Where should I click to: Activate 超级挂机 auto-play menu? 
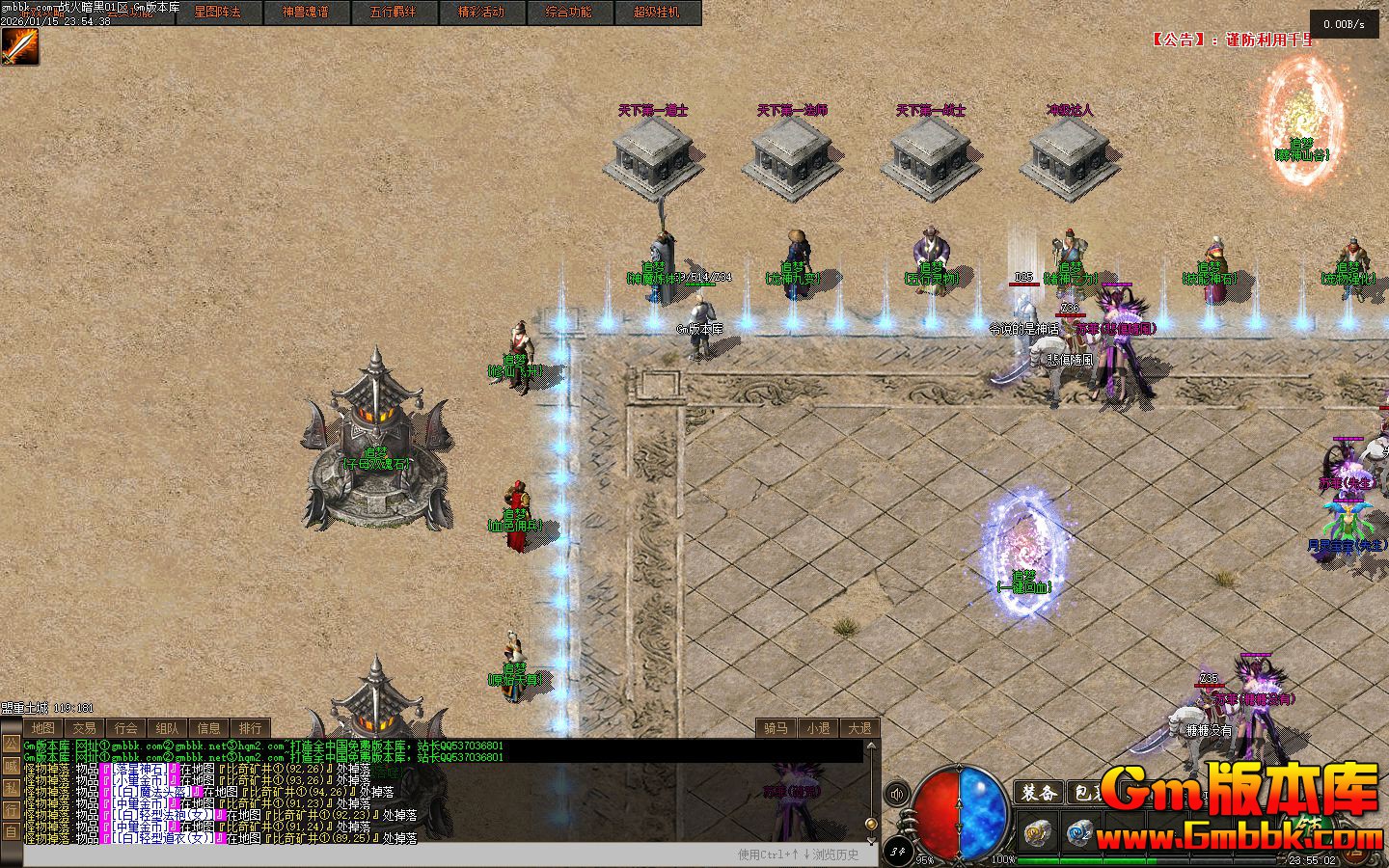coord(657,13)
